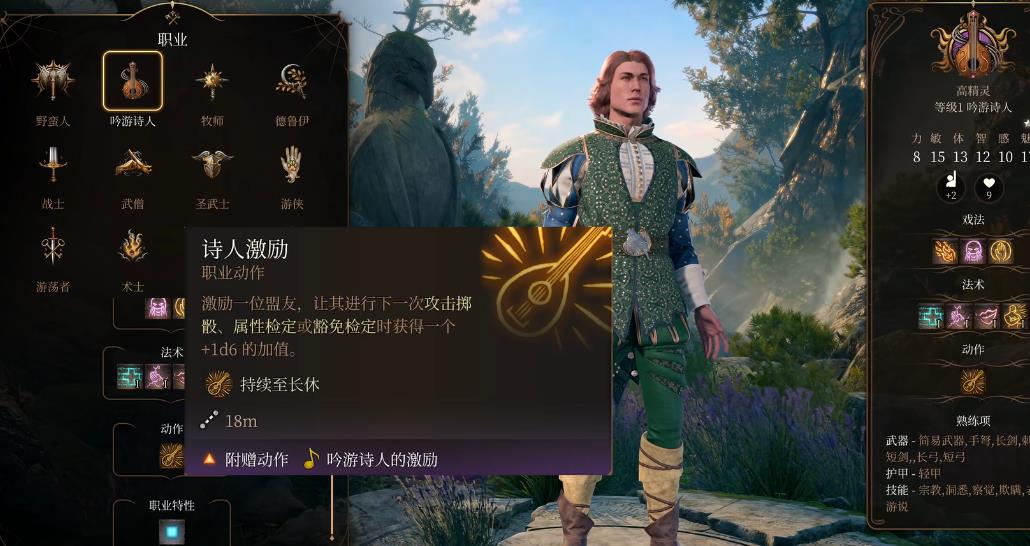Image resolution: width=1030 pixels, height=546 pixels.
Task: Click the orange hand cantrip icon
Action: click(x=1000, y=250)
